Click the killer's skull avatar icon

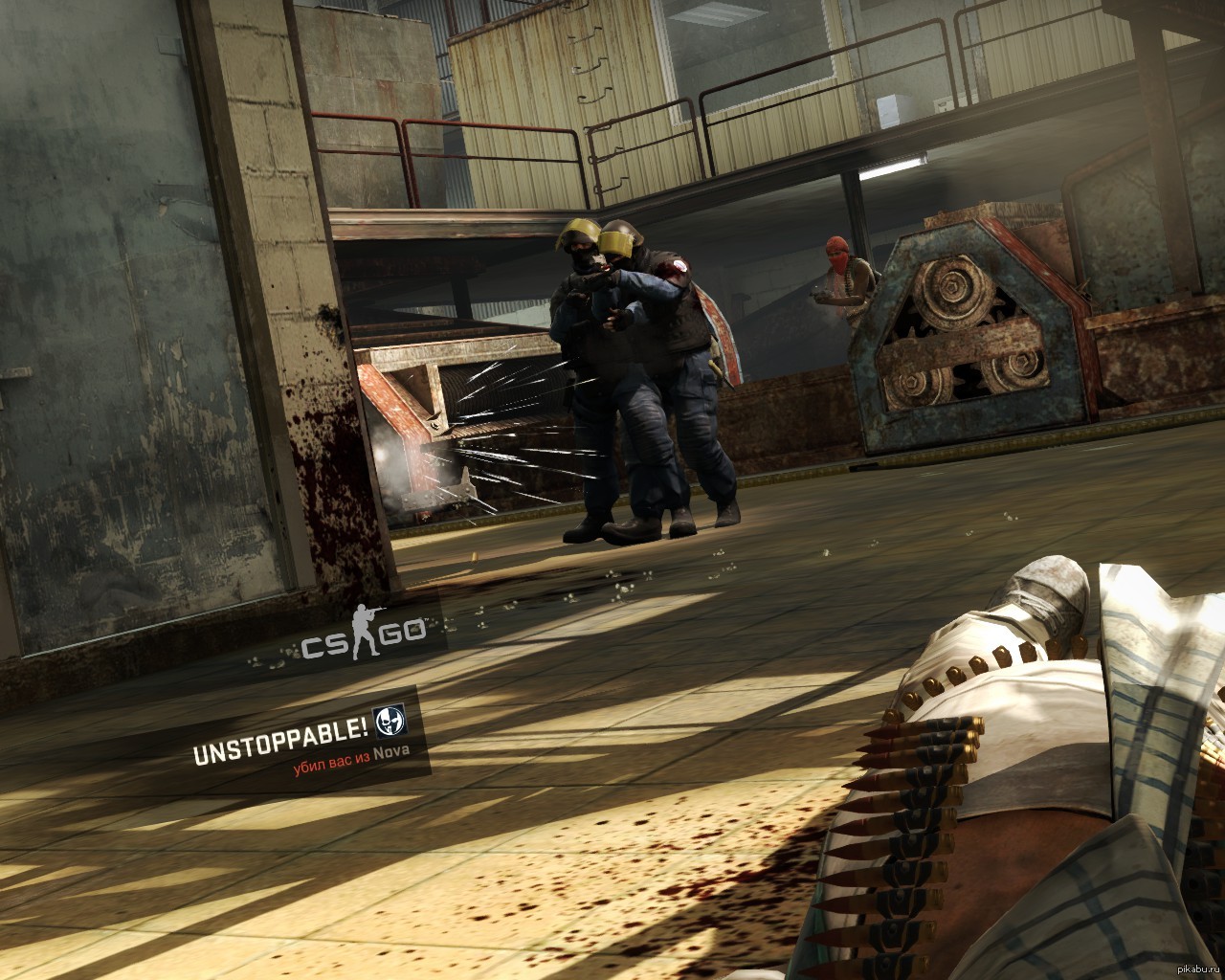coord(390,721)
